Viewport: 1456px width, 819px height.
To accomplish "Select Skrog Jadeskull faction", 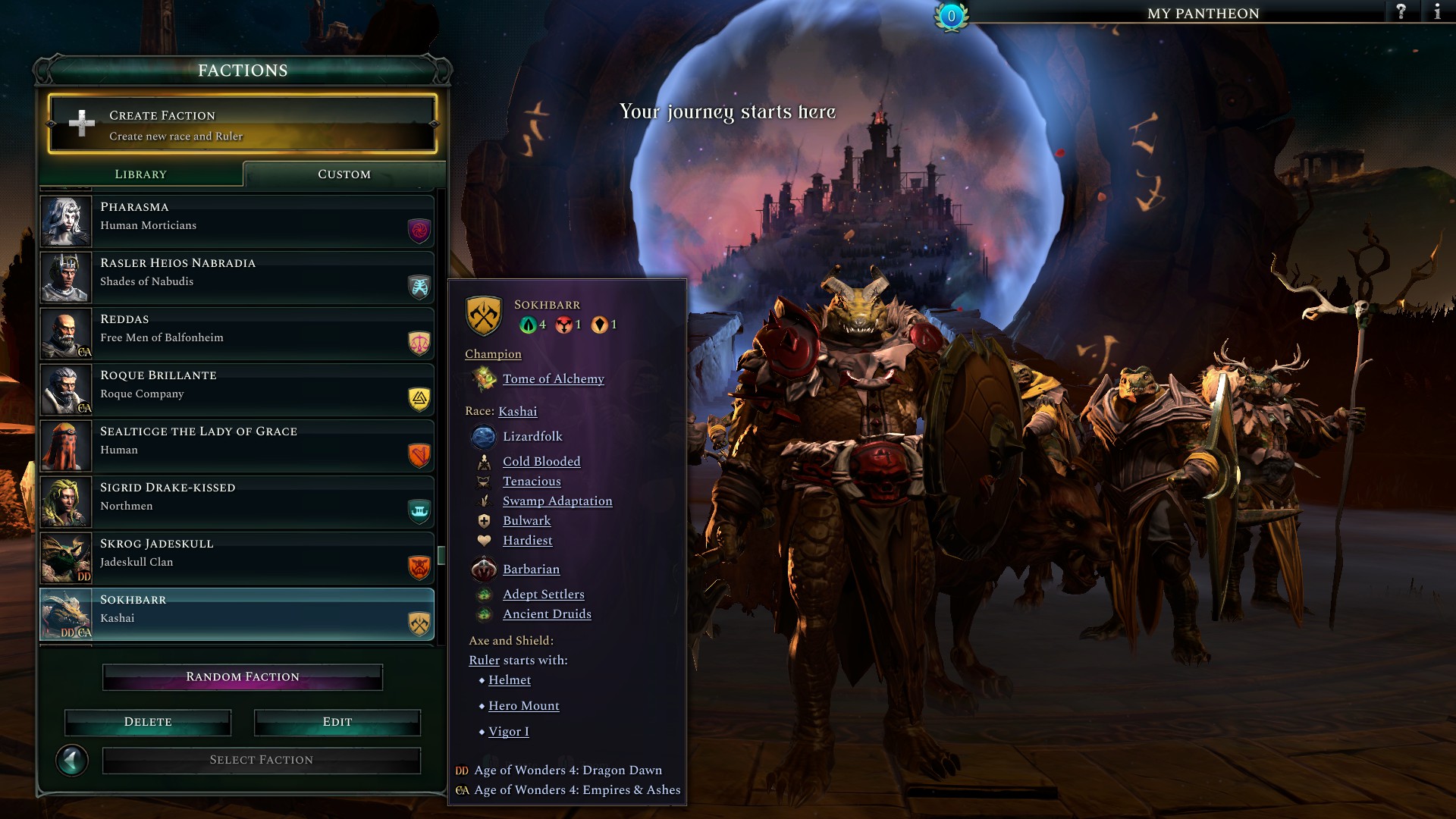I will [237, 558].
